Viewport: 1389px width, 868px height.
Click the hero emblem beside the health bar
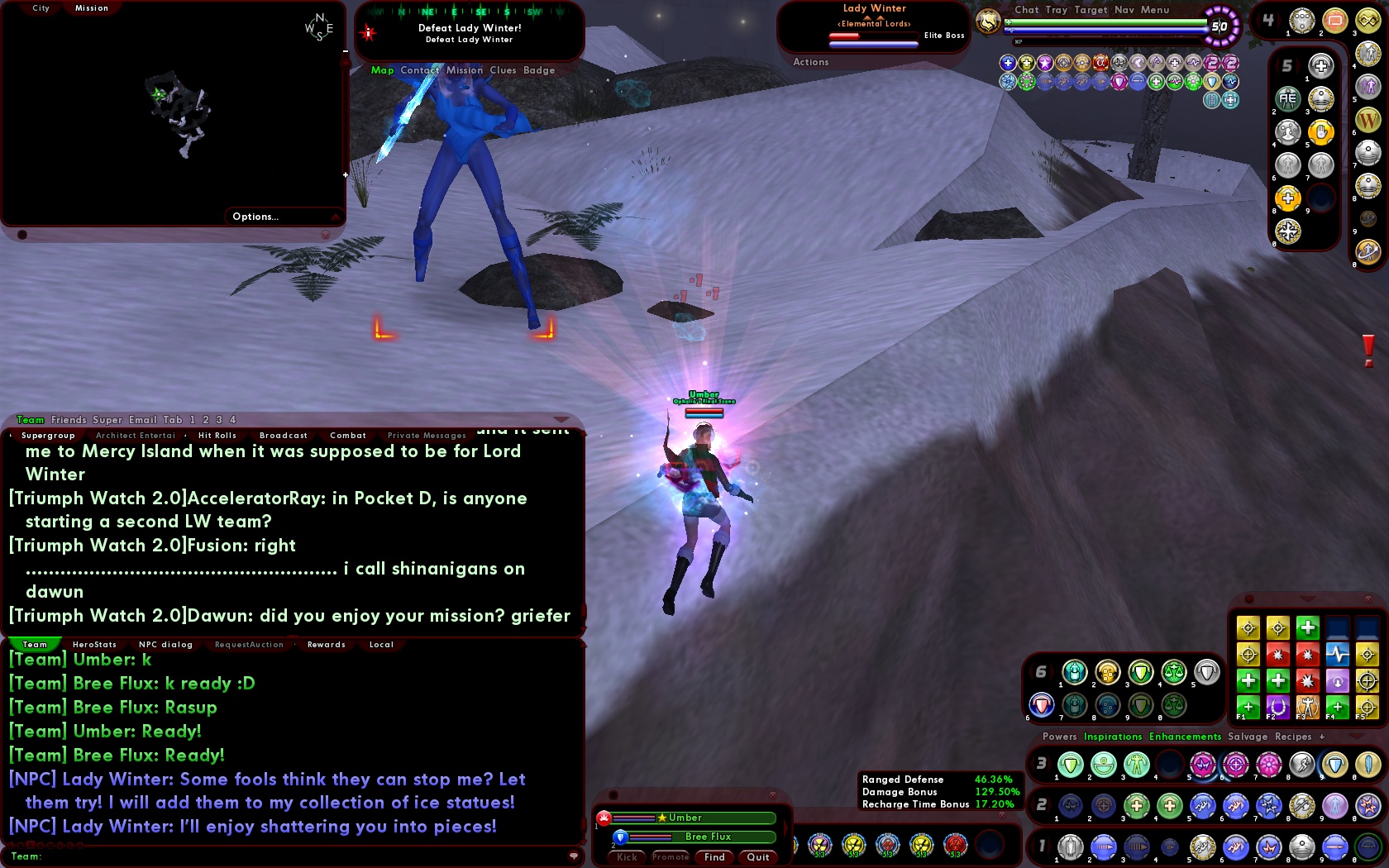pos(989,22)
